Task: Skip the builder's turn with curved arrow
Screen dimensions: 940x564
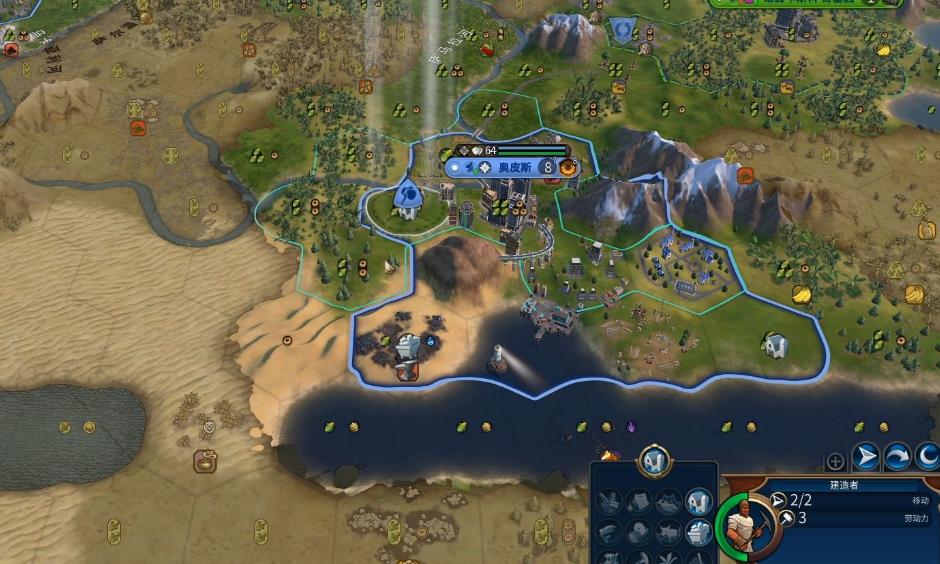Action: pos(896,458)
